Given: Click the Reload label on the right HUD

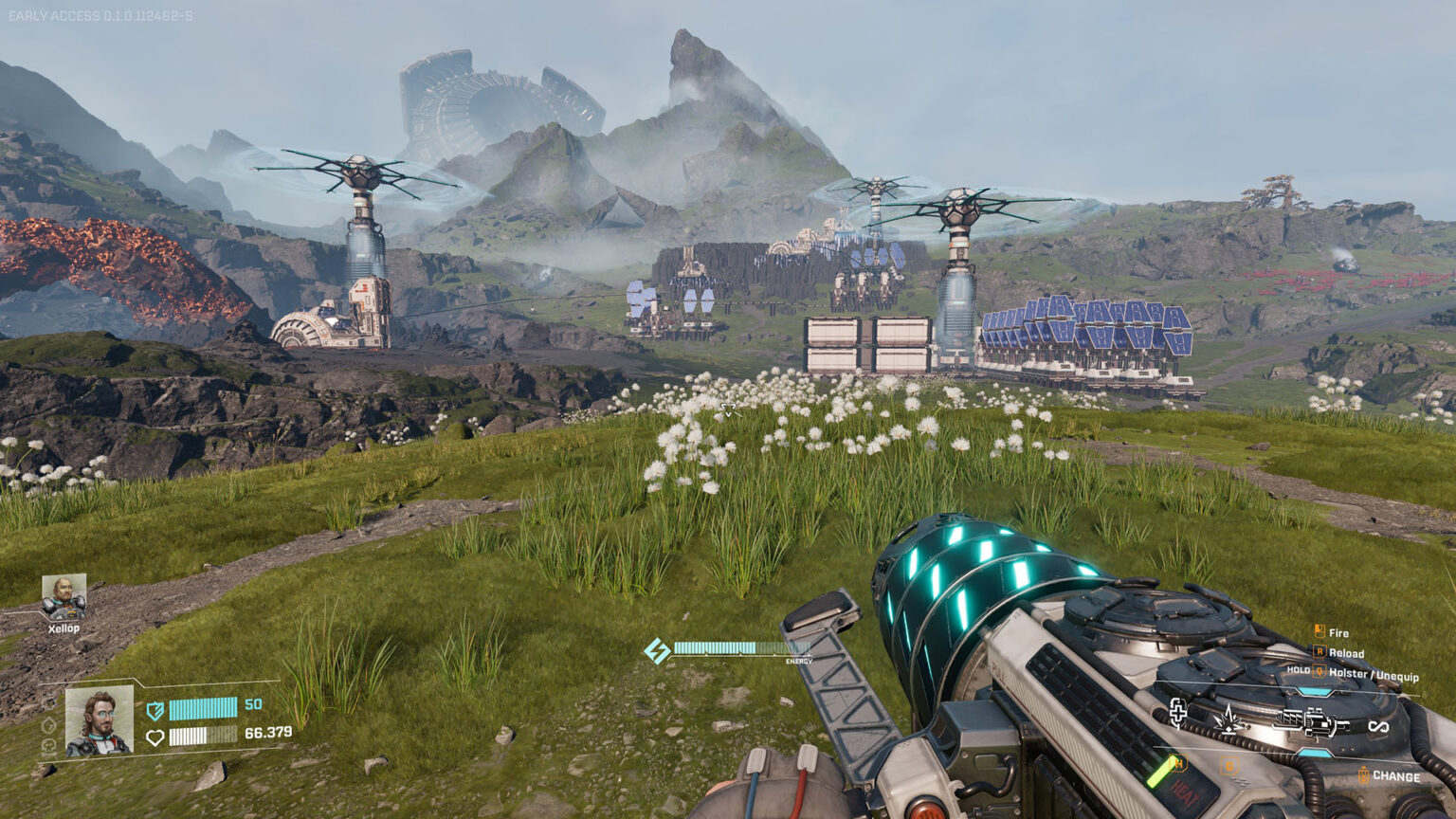Looking at the screenshot, I should coord(1346,654).
